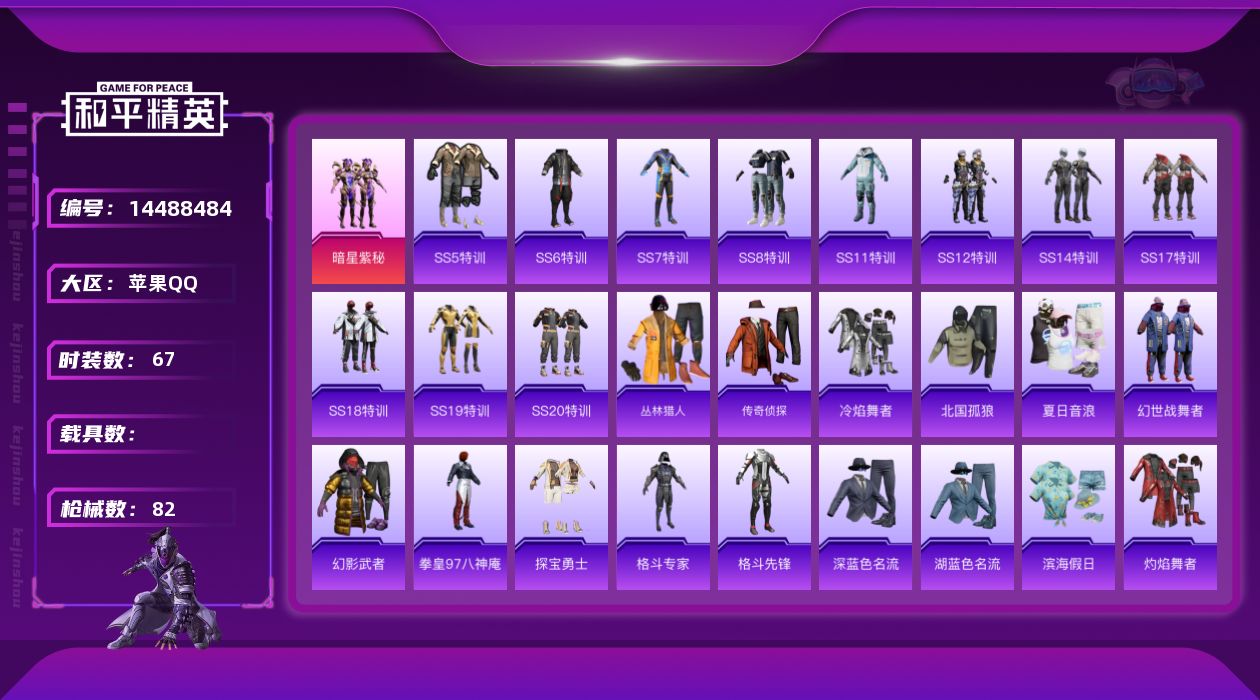Select the 格斗先锋 outfit card
This screenshot has height=700, width=1260.
click(x=764, y=516)
